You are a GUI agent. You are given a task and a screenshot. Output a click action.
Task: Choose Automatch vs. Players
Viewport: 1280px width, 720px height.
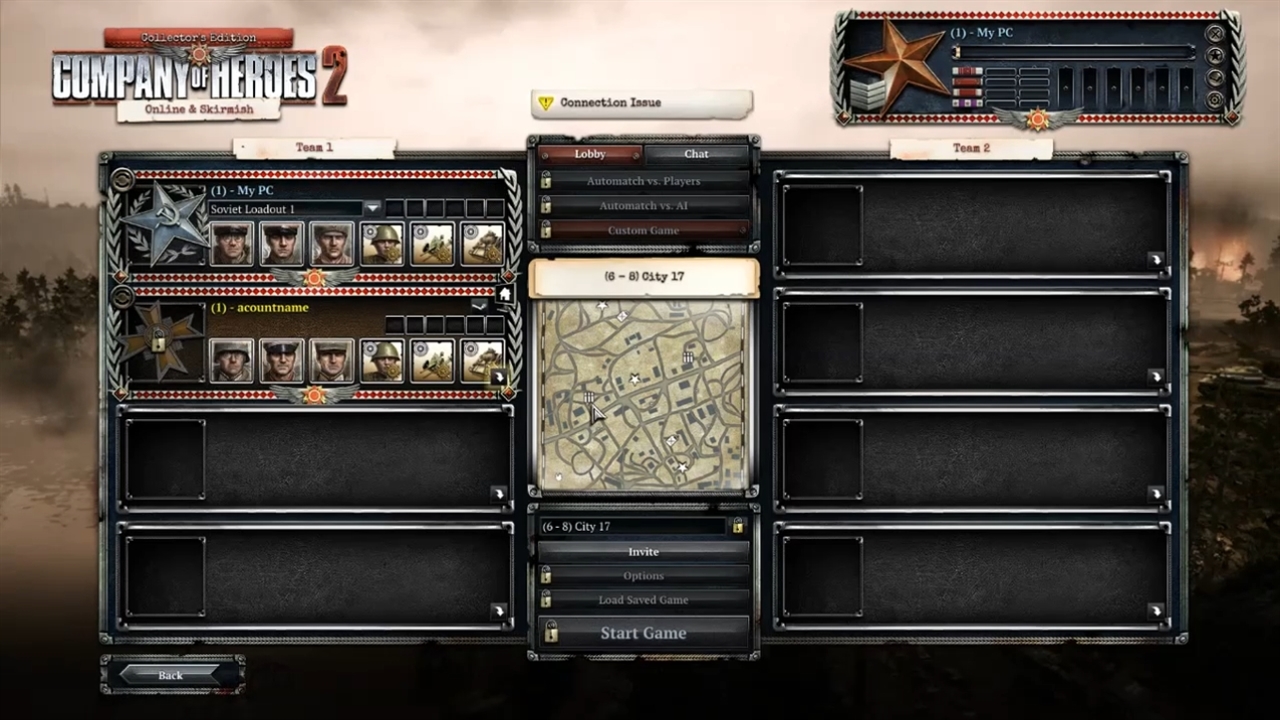(x=643, y=181)
